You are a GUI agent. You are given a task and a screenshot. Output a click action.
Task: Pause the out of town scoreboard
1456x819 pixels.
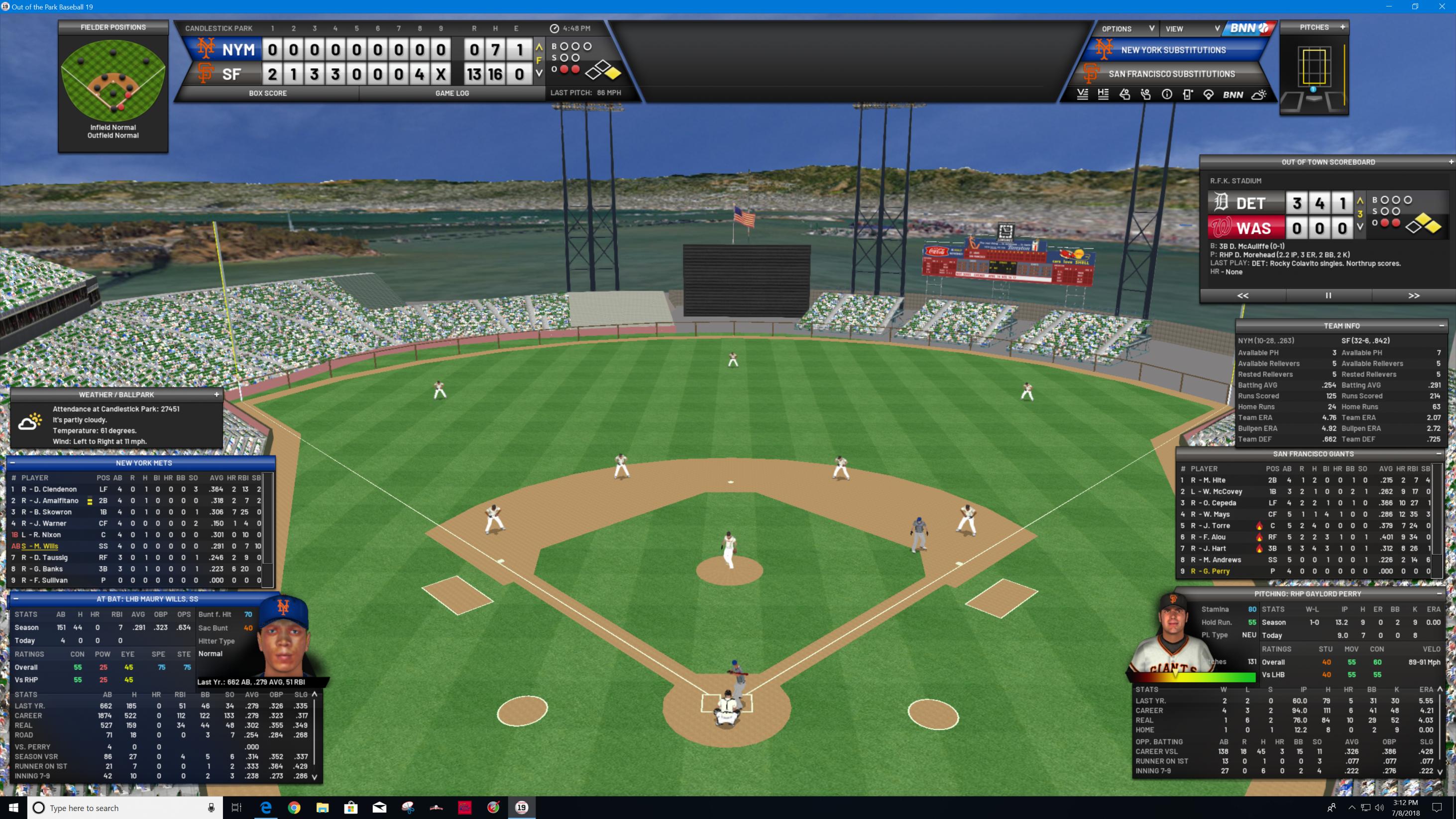coord(1328,296)
